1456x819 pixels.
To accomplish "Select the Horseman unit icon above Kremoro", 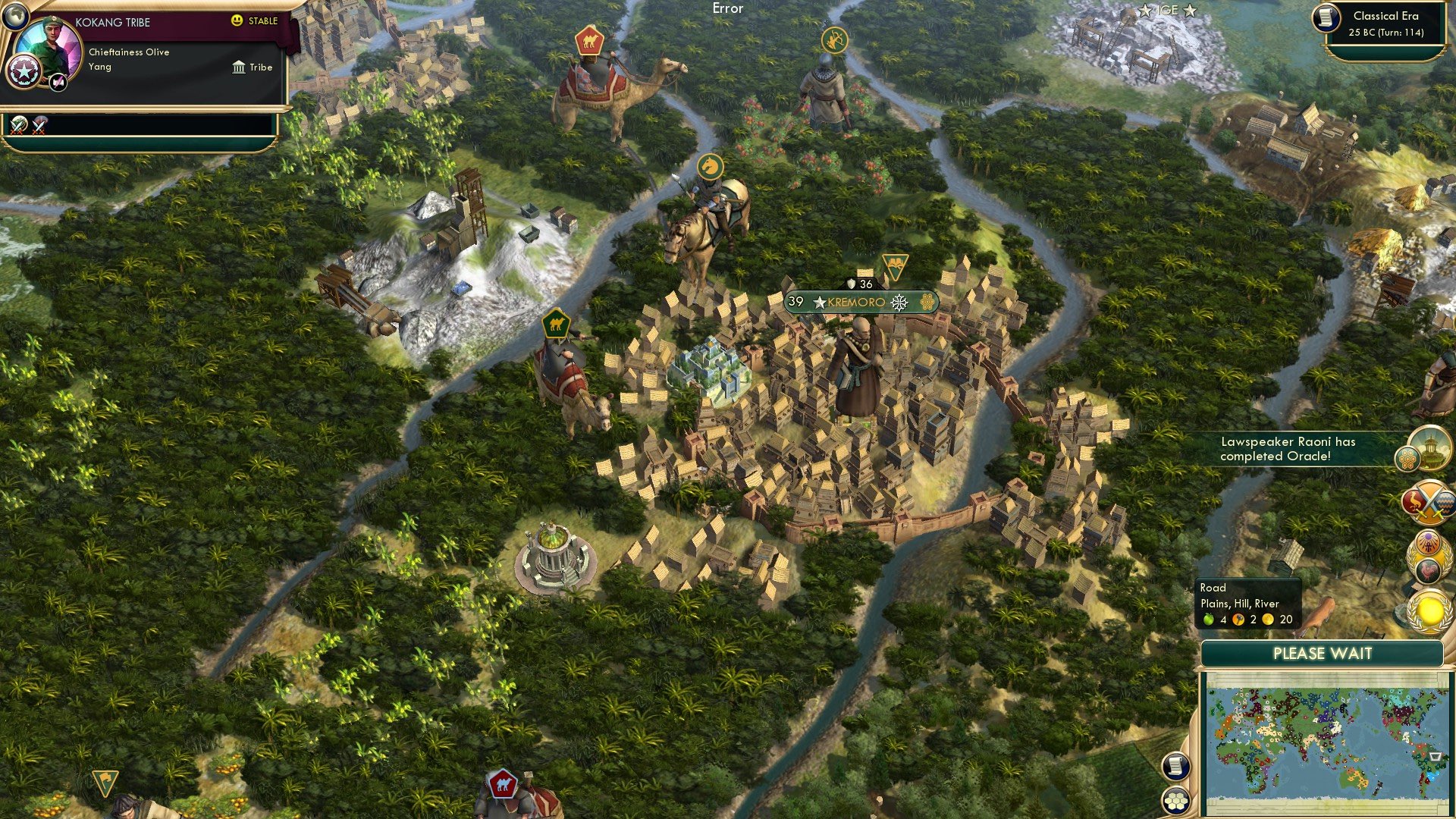I will (709, 165).
